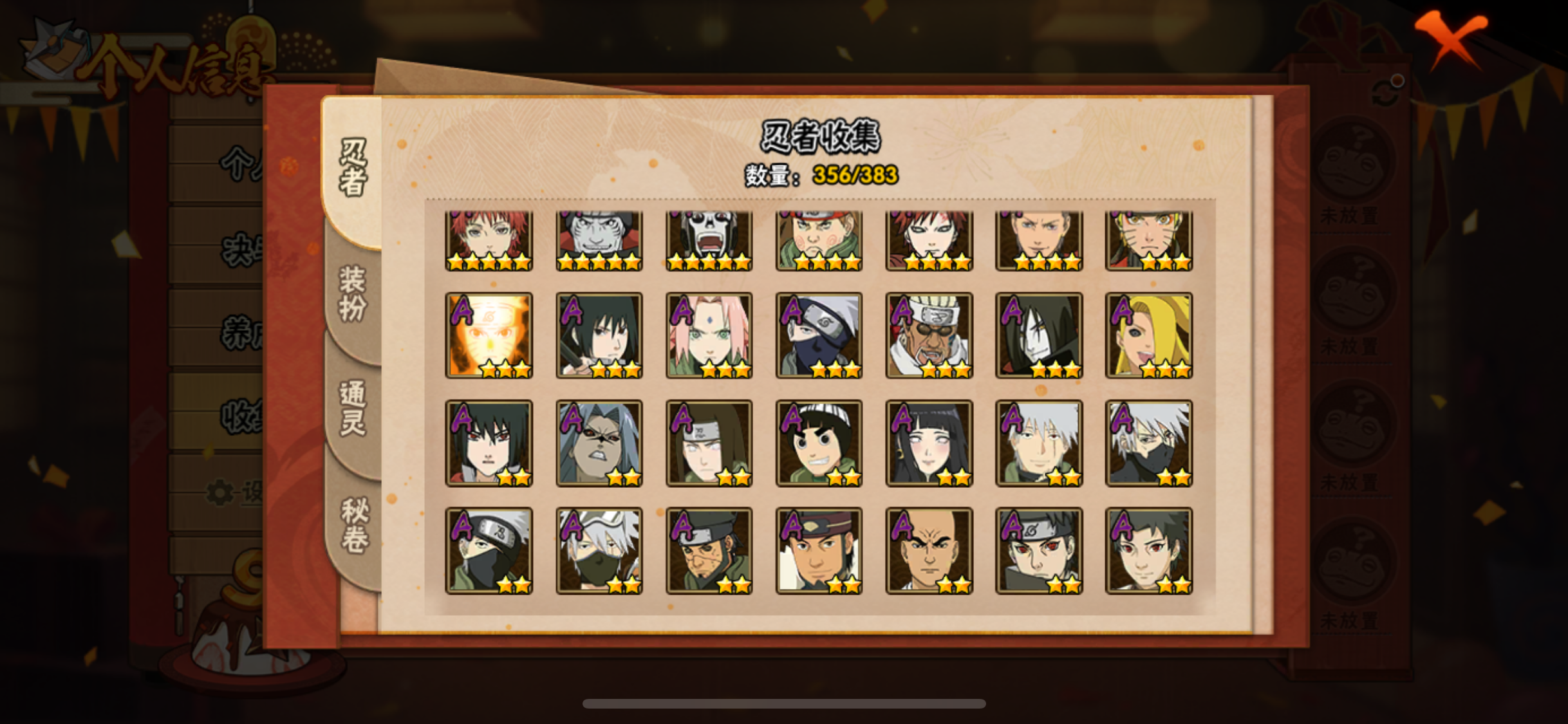Pick the Neji portrait with headband

pyautogui.click(x=709, y=443)
